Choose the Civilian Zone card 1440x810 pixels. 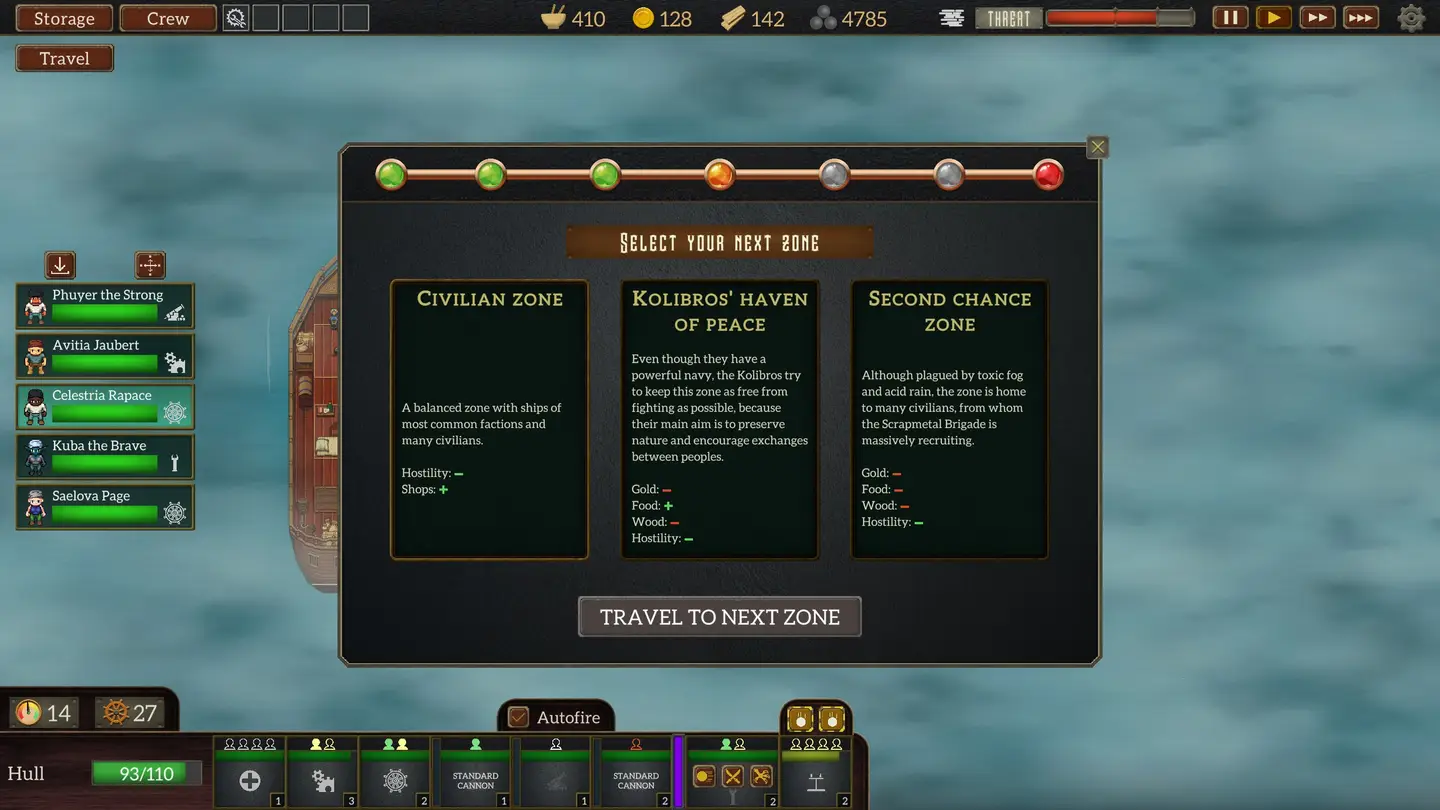[x=489, y=419]
